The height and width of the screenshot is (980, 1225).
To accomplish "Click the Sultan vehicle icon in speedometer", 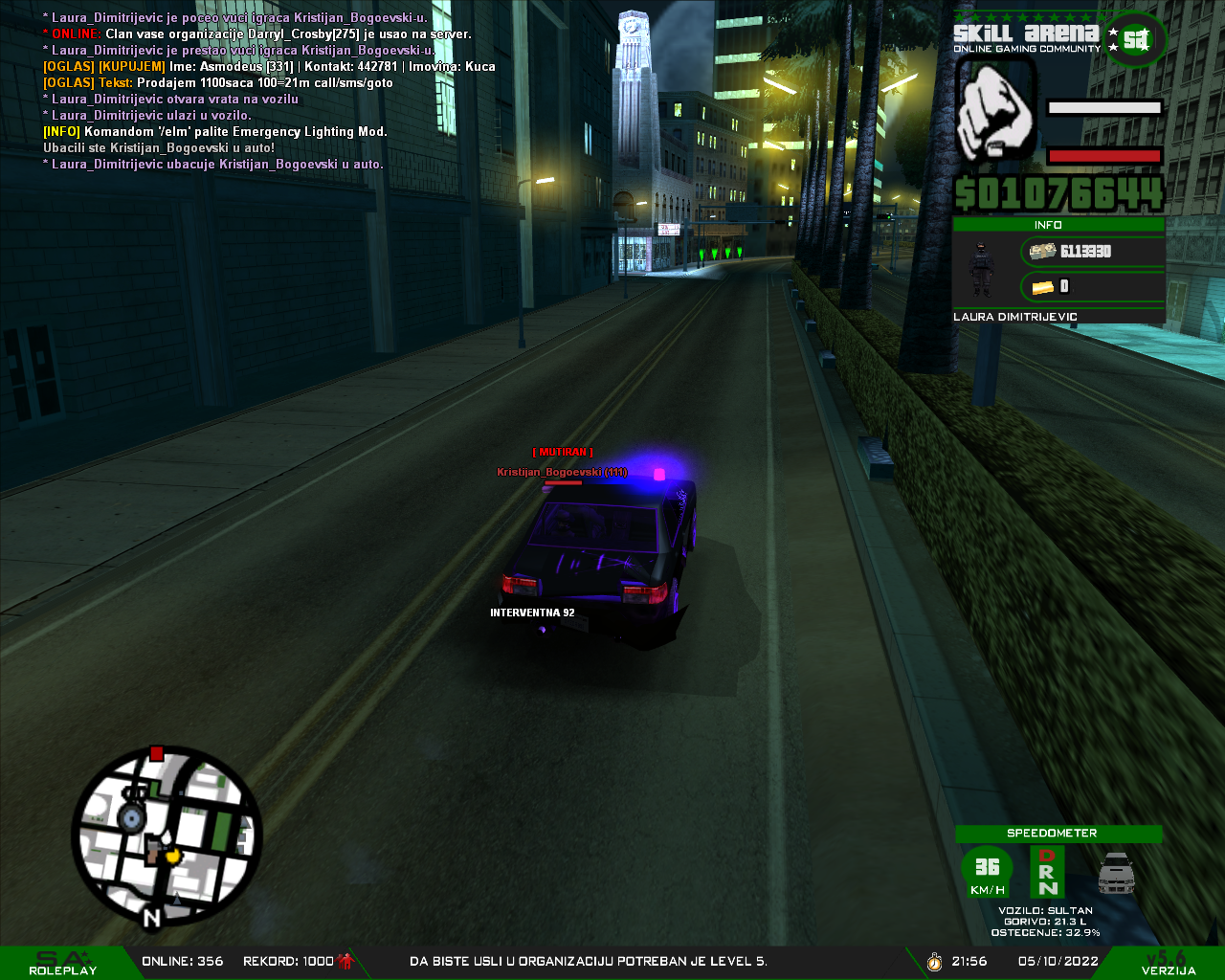I will point(1116,872).
